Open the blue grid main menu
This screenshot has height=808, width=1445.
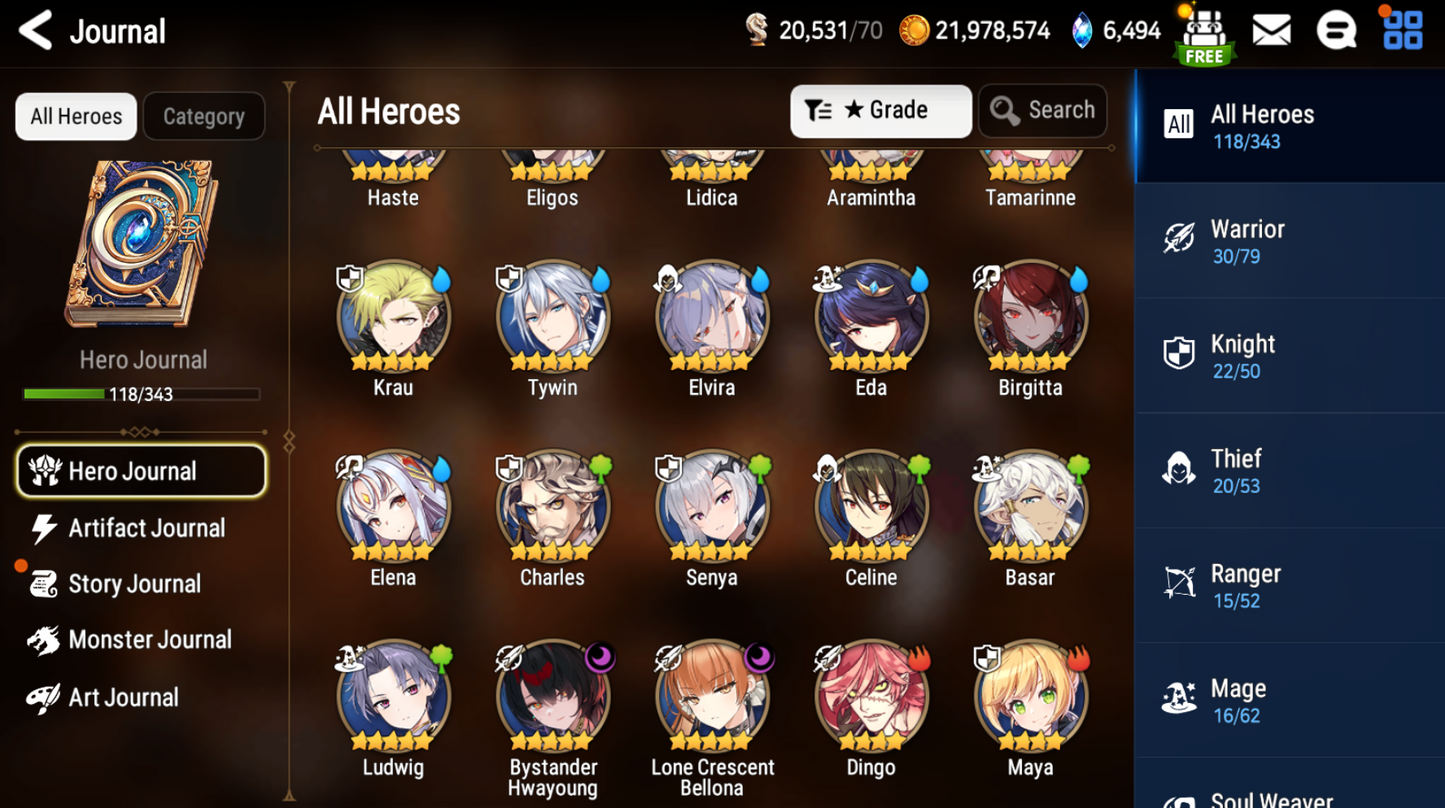pos(1402,30)
